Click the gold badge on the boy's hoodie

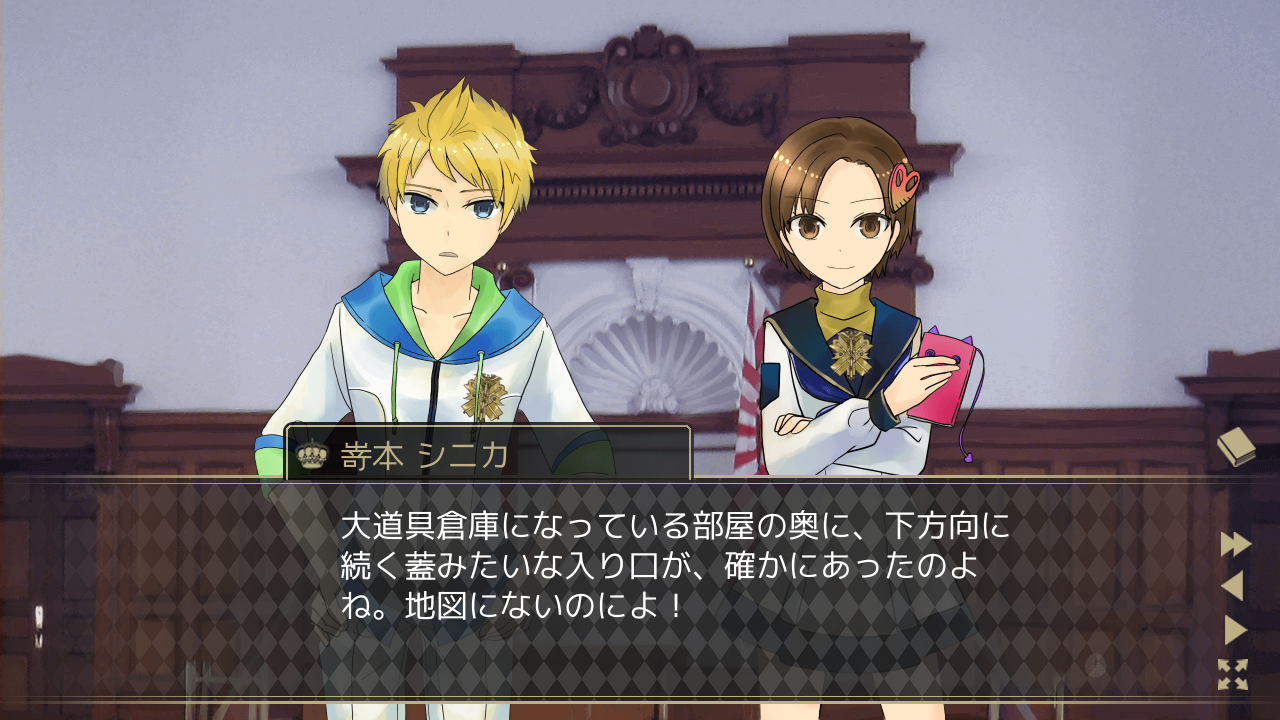click(482, 395)
